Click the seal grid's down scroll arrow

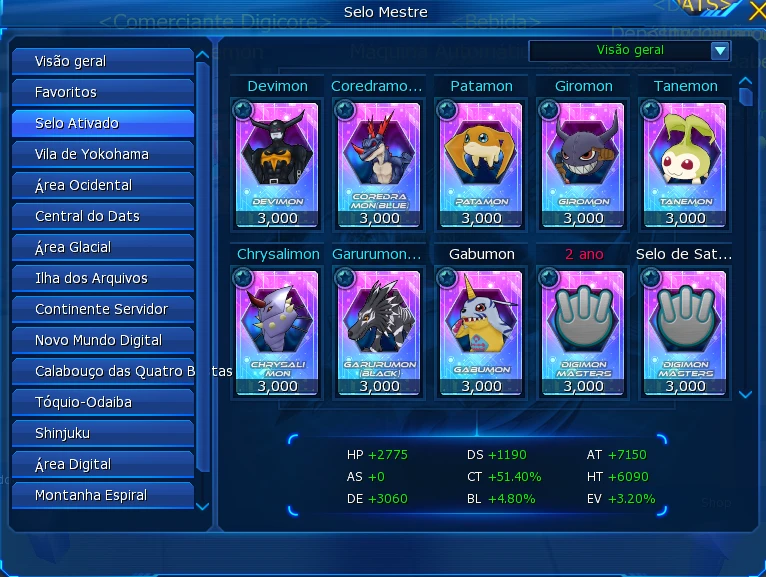[745, 395]
